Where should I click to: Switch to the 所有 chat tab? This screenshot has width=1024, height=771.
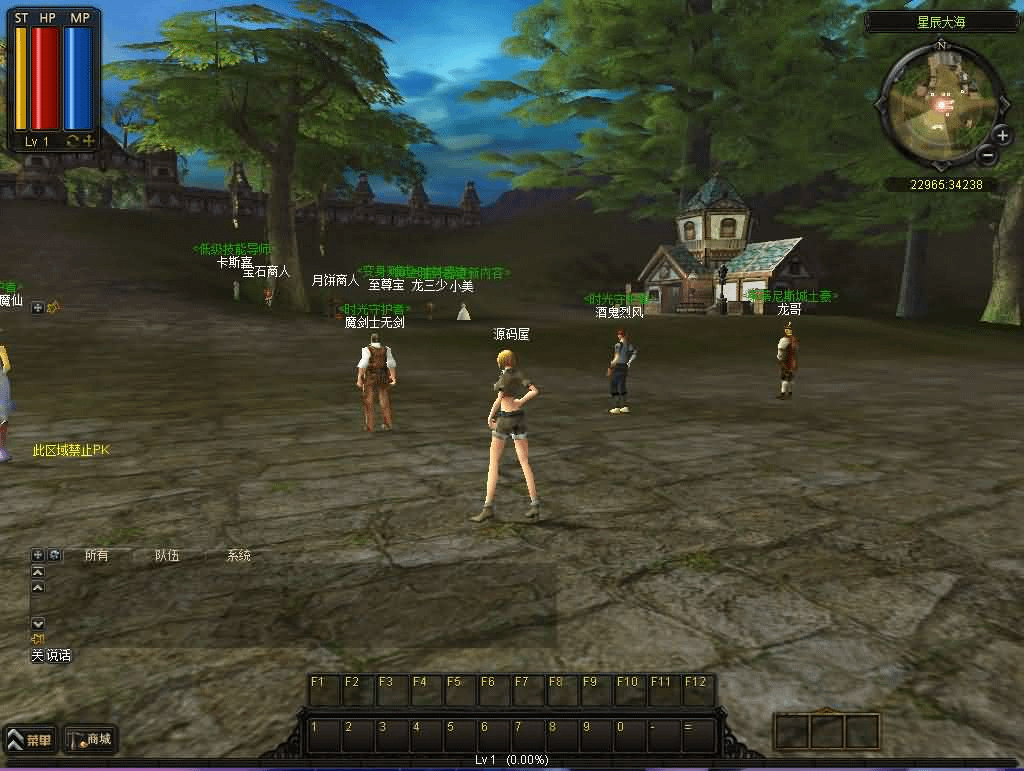tap(96, 555)
